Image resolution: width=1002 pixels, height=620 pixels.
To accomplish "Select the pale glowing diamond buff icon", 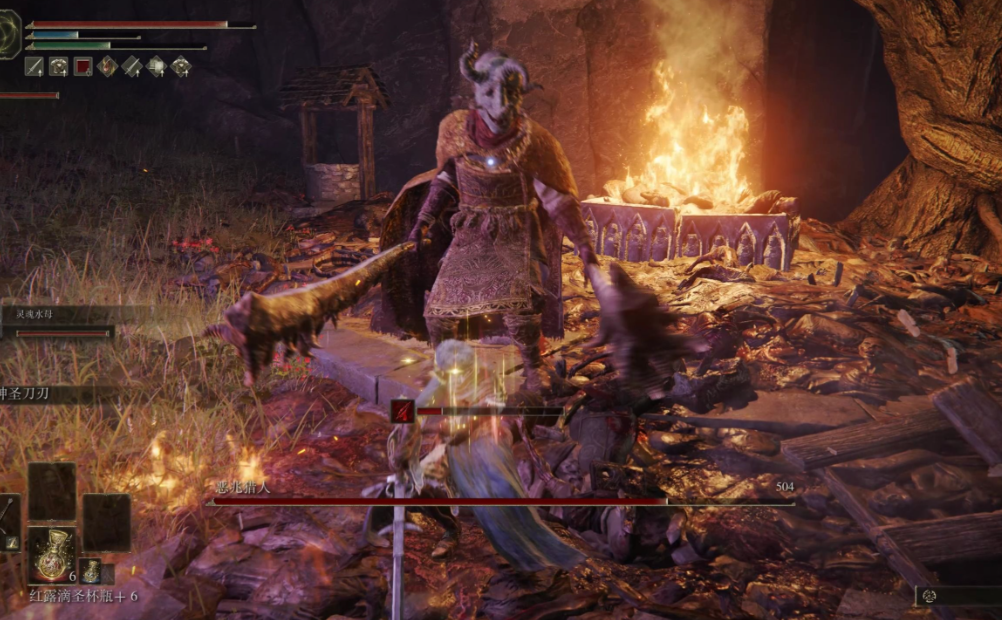I will coord(156,66).
